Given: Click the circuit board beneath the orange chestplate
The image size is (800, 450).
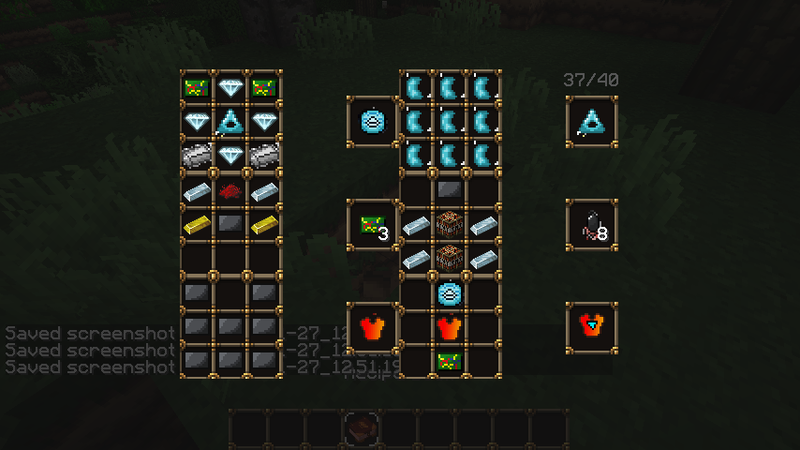Looking at the screenshot, I should (x=447, y=359).
